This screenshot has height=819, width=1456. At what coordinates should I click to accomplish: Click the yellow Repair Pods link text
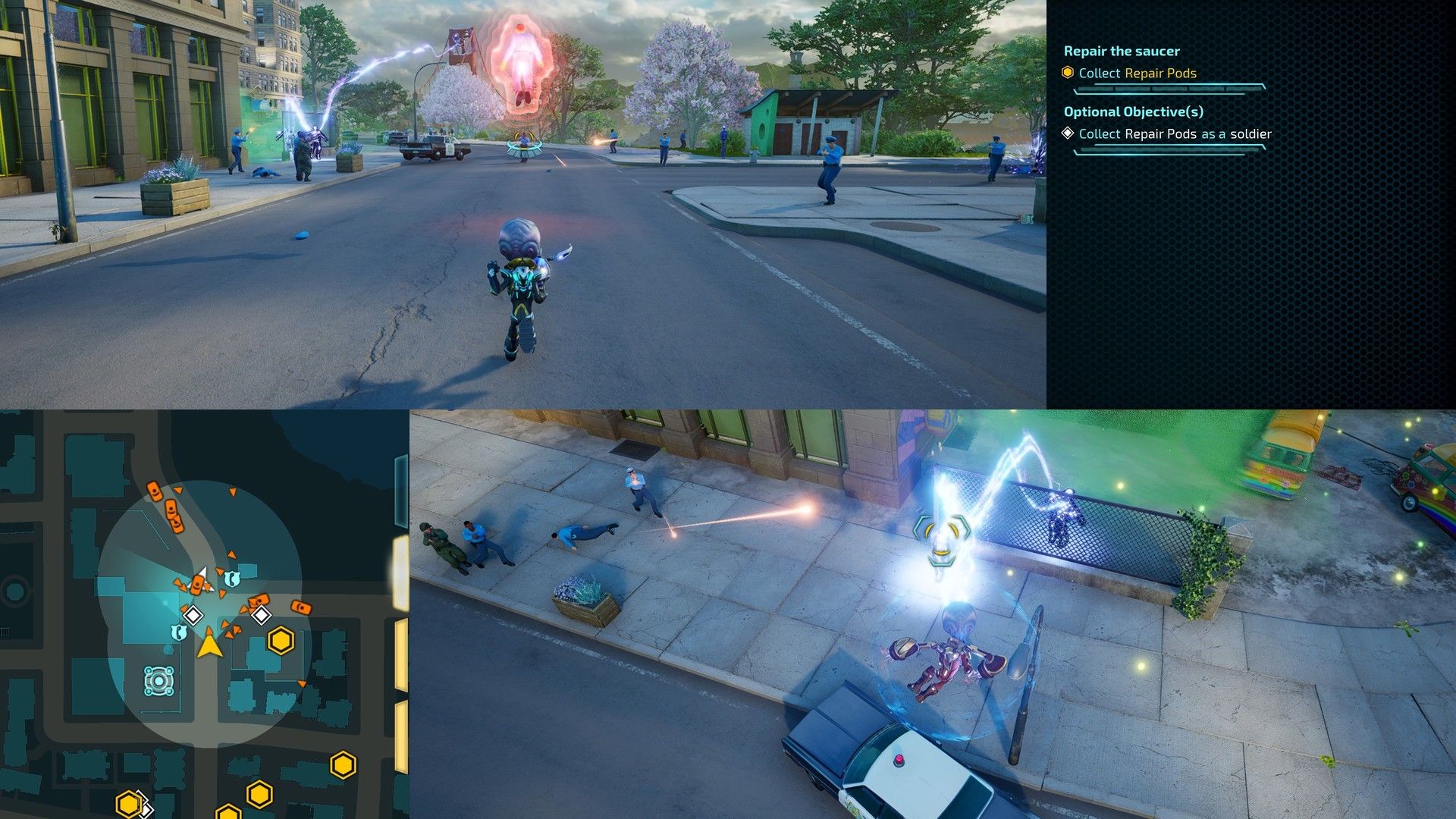click(x=1159, y=73)
